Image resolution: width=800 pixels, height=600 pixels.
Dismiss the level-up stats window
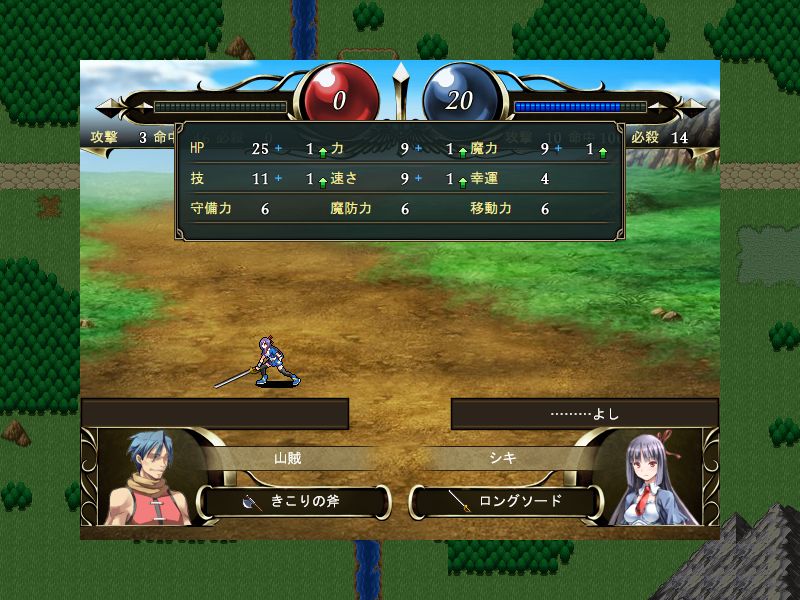click(x=400, y=180)
